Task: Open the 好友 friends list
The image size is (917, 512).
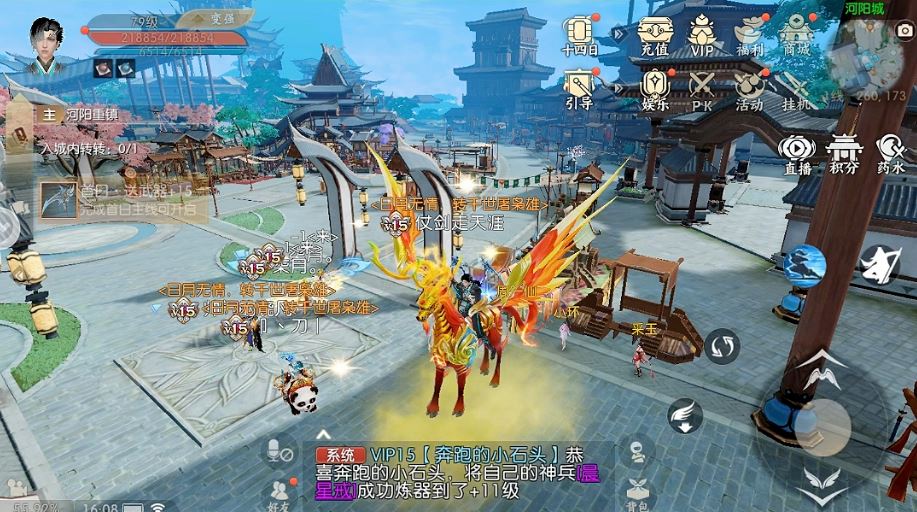Action: pyautogui.click(x=278, y=492)
